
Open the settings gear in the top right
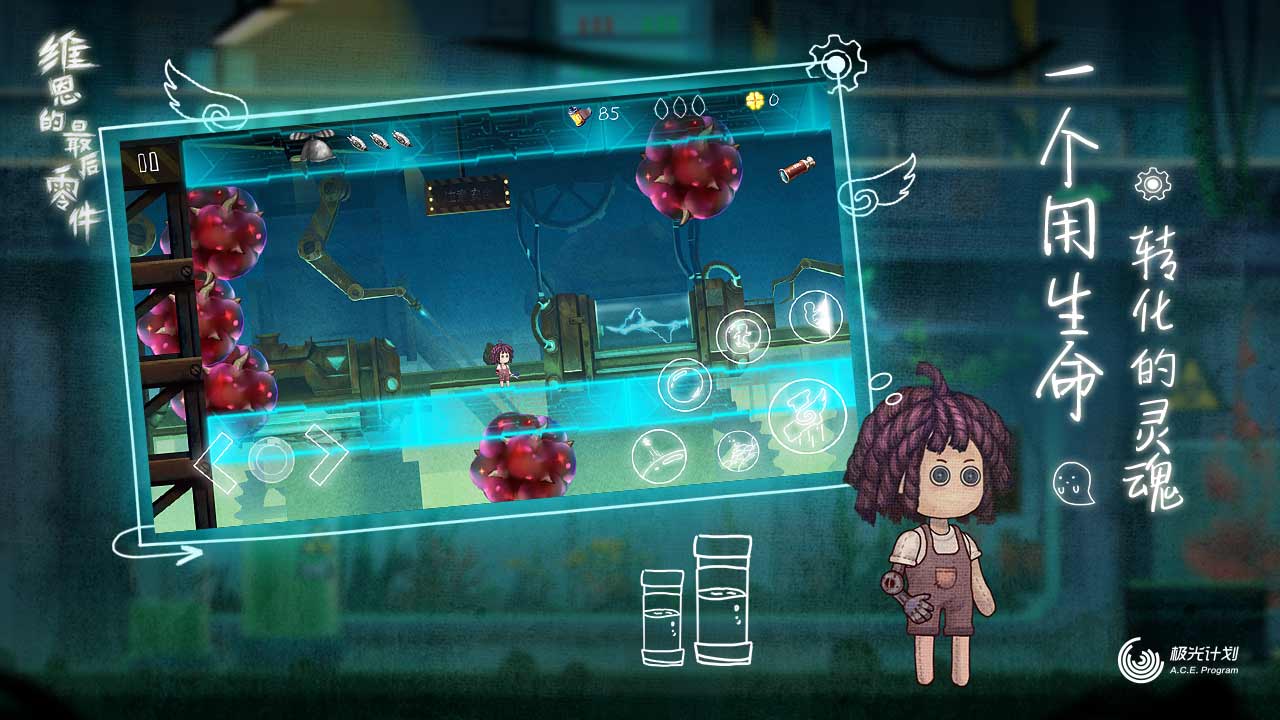pyautogui.click(x=838, y=62)
